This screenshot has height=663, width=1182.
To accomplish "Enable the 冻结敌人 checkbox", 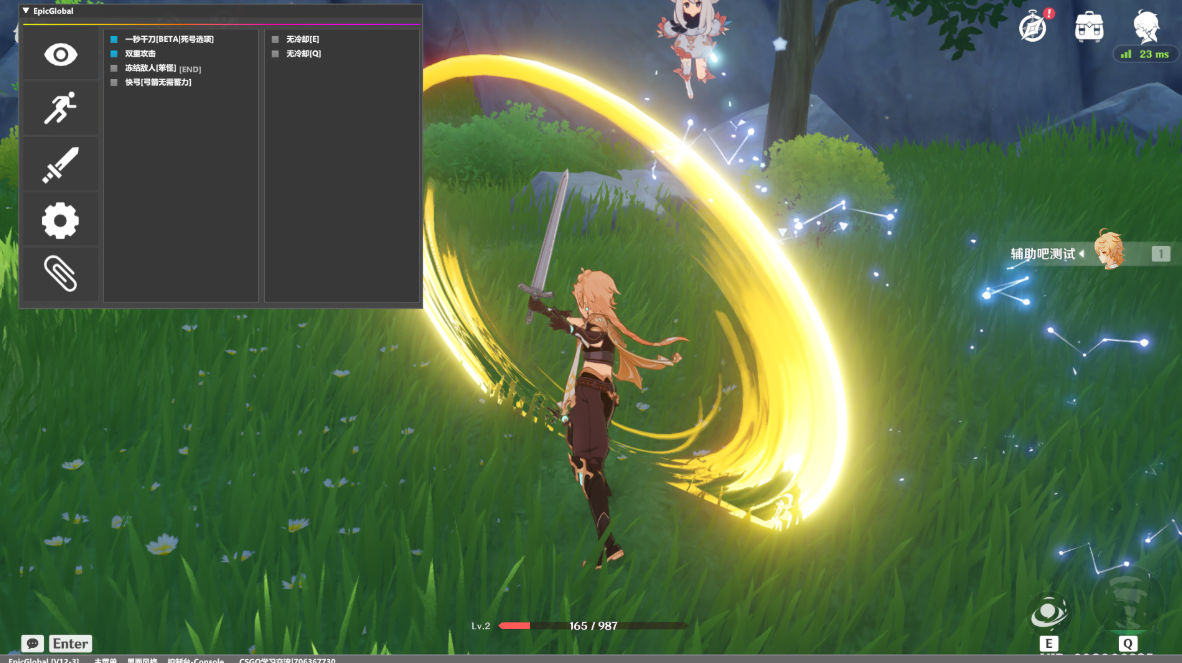I will [114, 68].
